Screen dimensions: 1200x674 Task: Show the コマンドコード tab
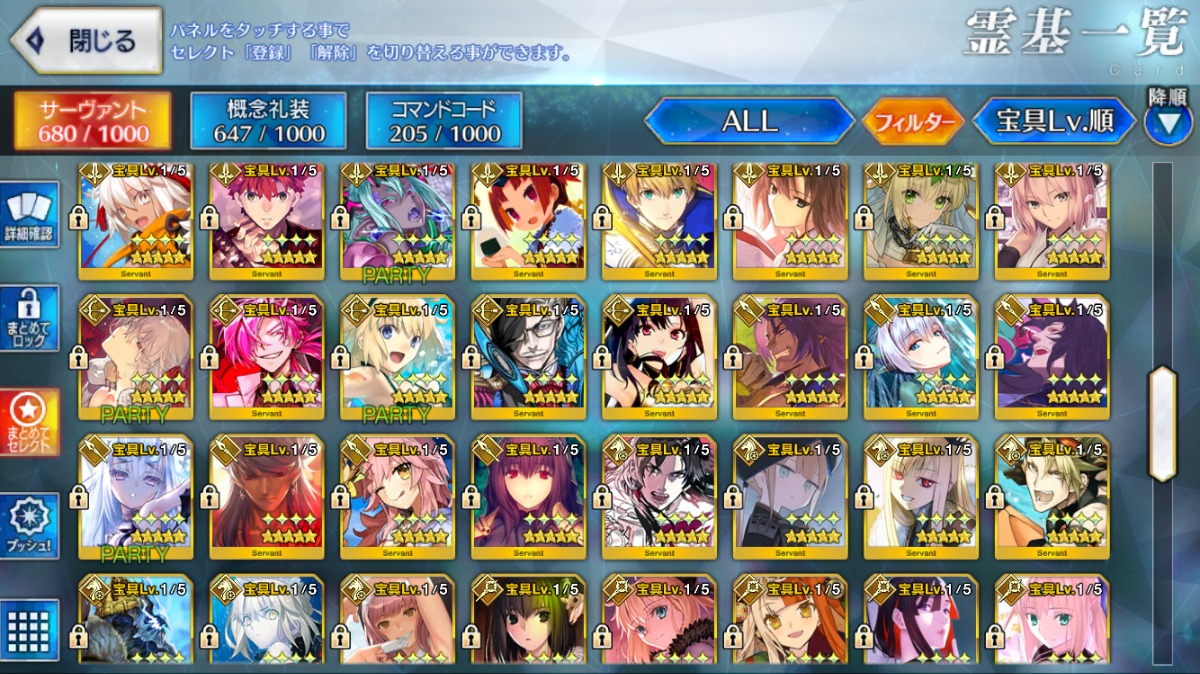coord(445,121)
